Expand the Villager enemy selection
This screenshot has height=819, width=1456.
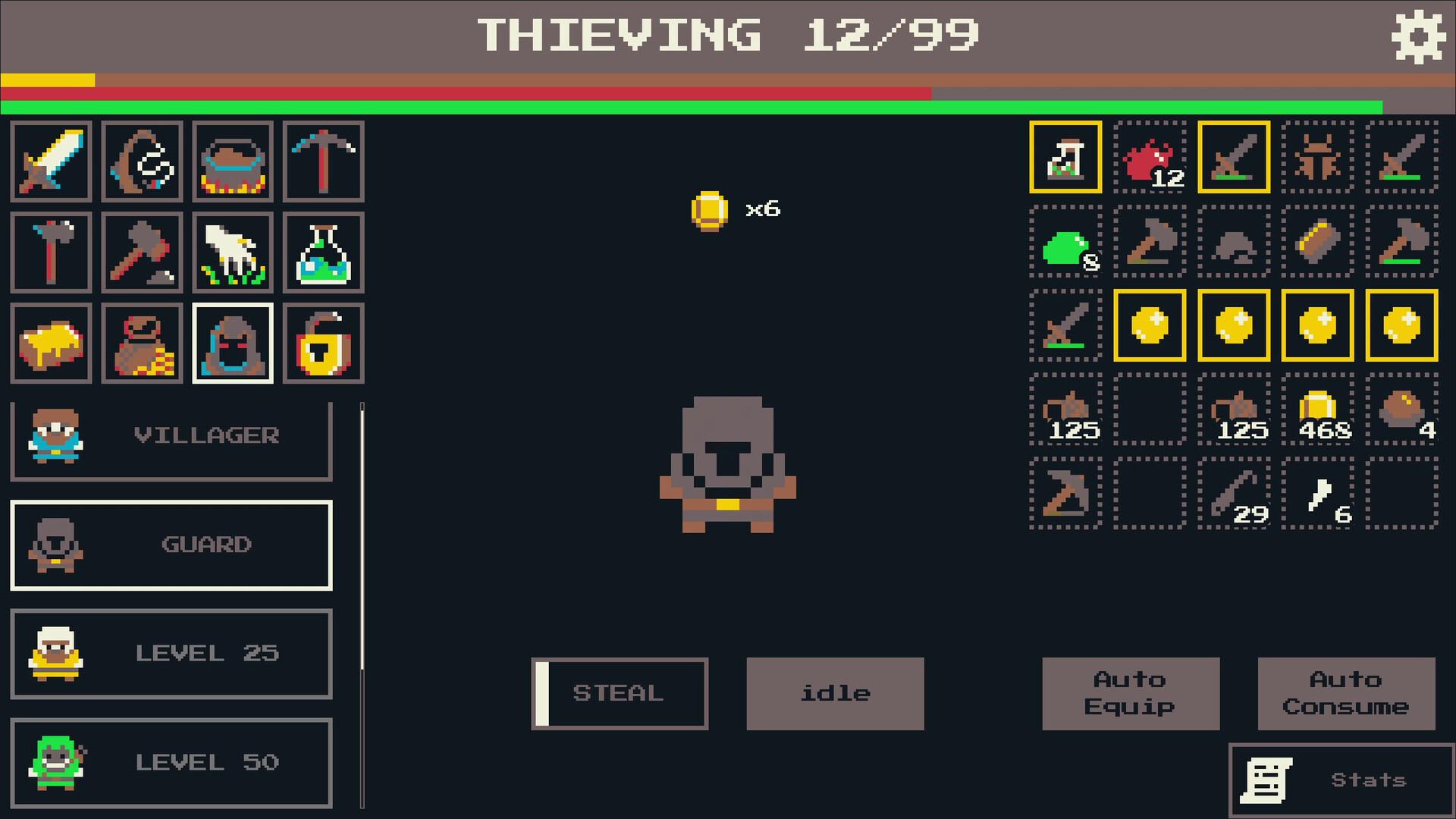pyautogui.click(x=171, y=435)
